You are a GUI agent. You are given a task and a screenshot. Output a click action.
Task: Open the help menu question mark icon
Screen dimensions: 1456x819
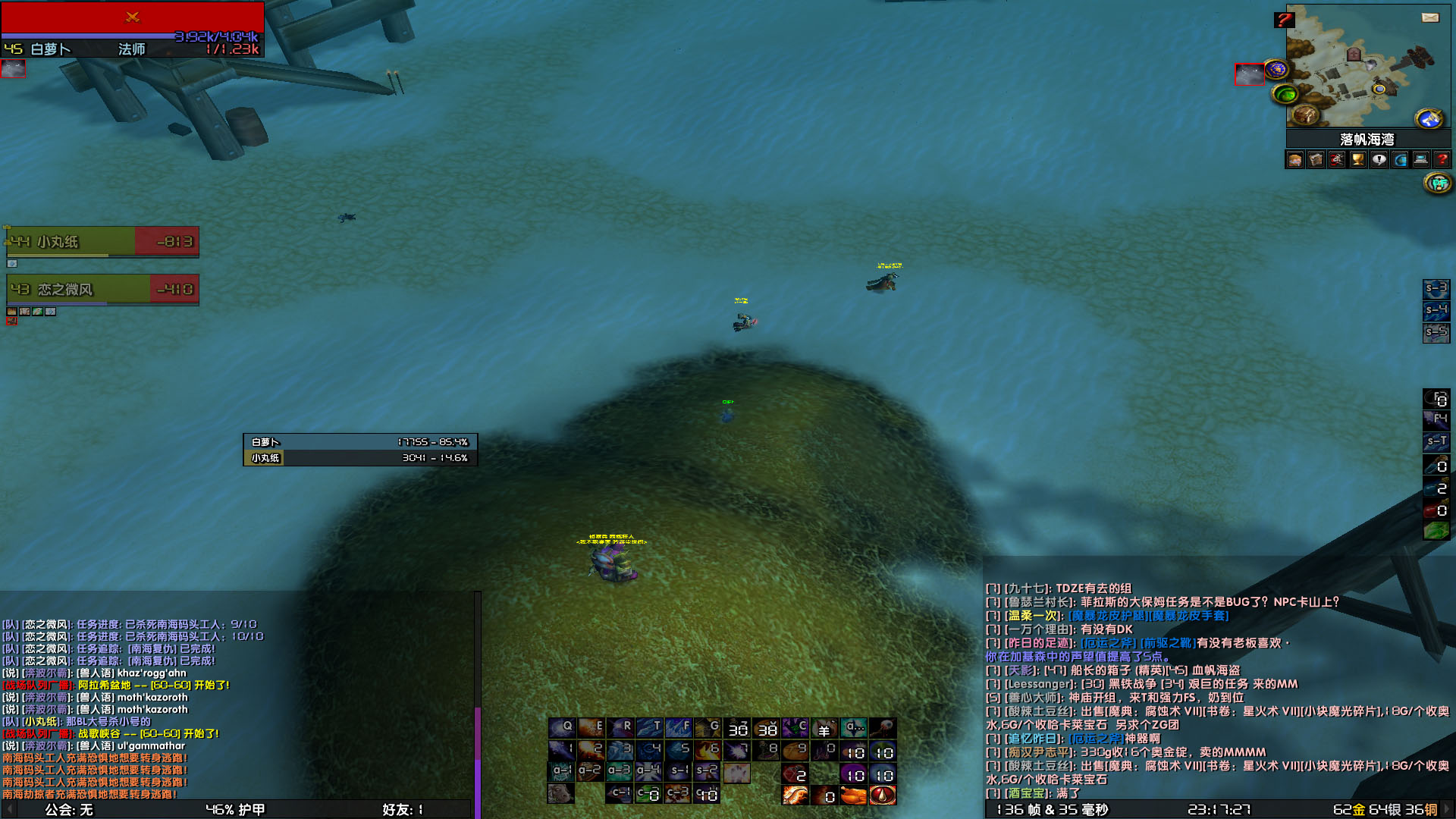tap(1444, 159)
